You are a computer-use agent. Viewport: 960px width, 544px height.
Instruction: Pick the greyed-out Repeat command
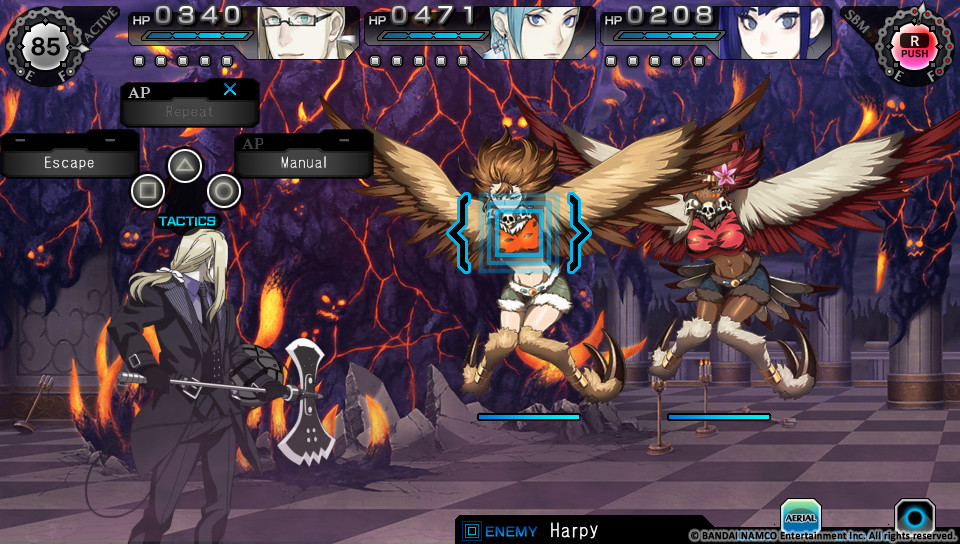190,111
